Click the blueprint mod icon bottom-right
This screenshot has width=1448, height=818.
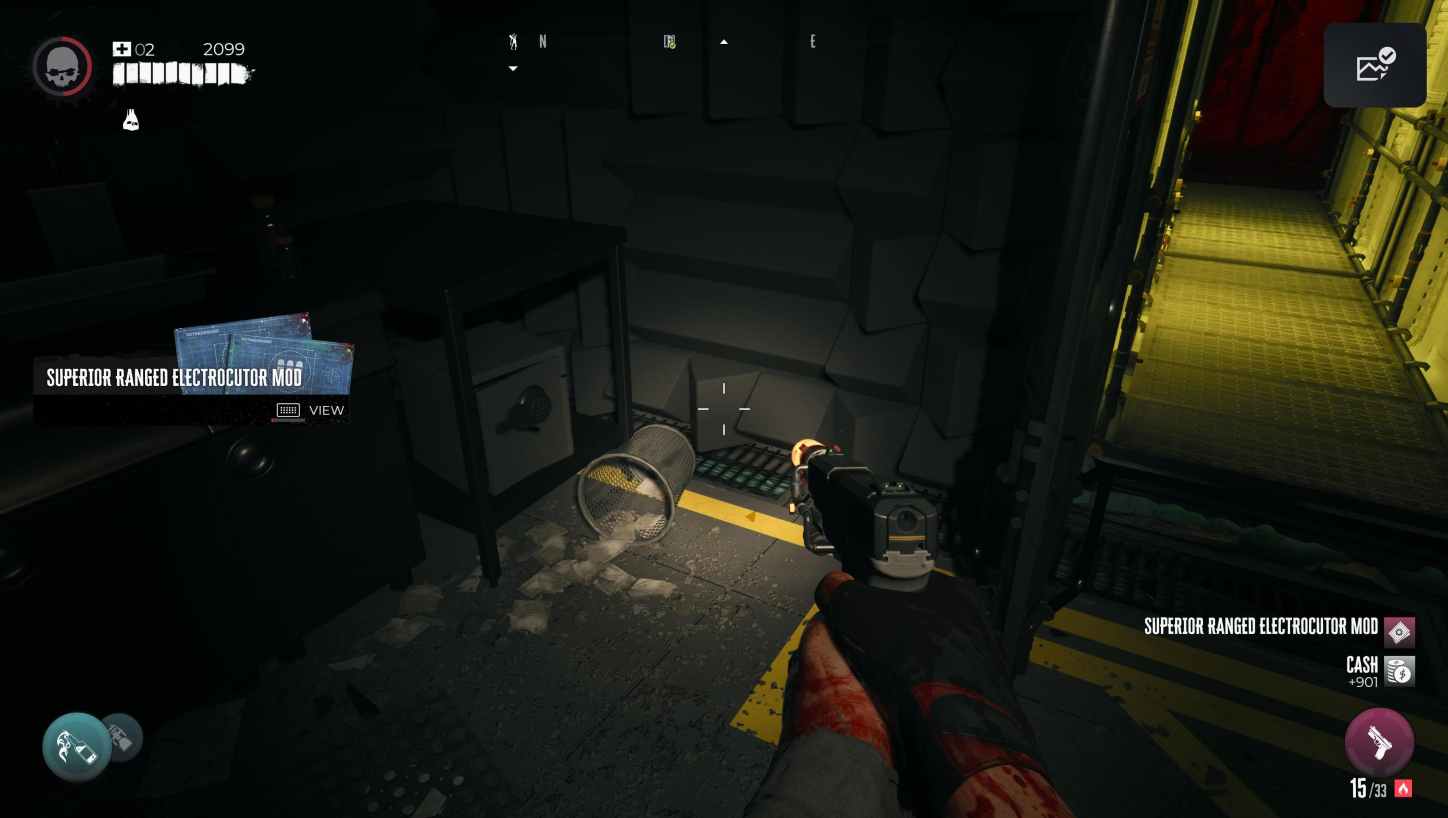1399,632
